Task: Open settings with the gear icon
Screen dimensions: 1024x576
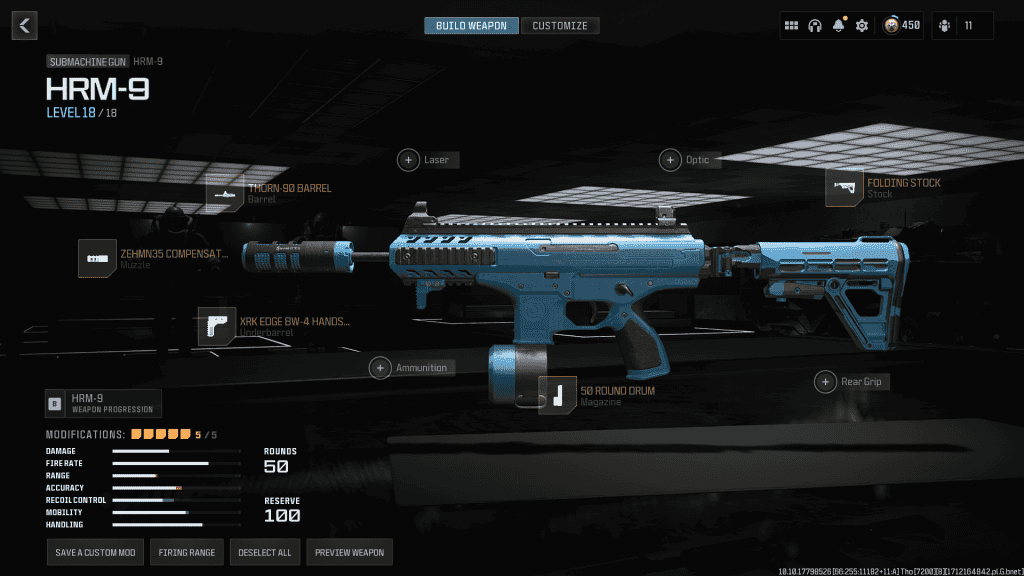Action: point(862,26)
